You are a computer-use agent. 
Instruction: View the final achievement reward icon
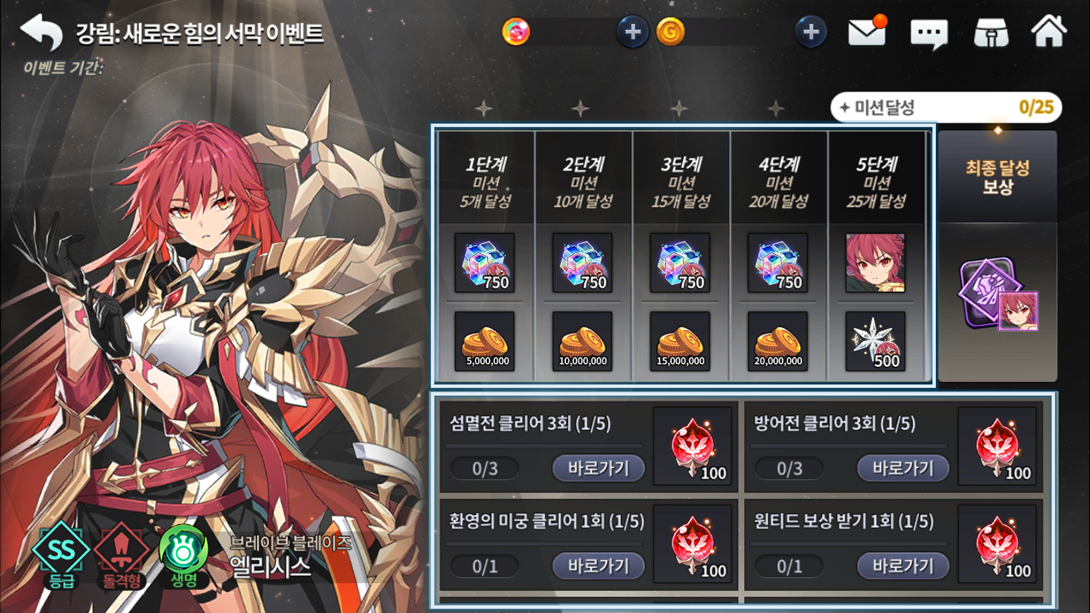pos(997,296)
